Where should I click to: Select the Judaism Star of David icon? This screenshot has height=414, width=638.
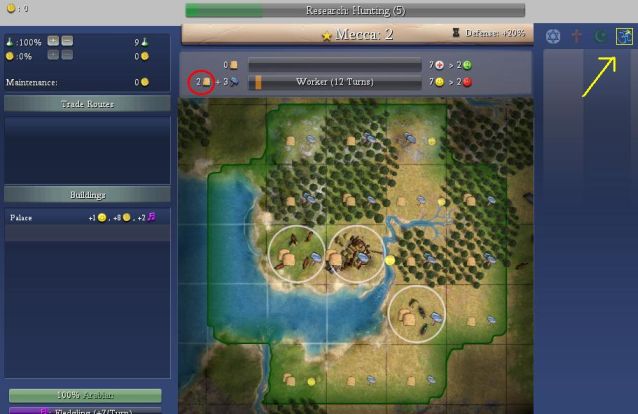[x=553, y=37]
